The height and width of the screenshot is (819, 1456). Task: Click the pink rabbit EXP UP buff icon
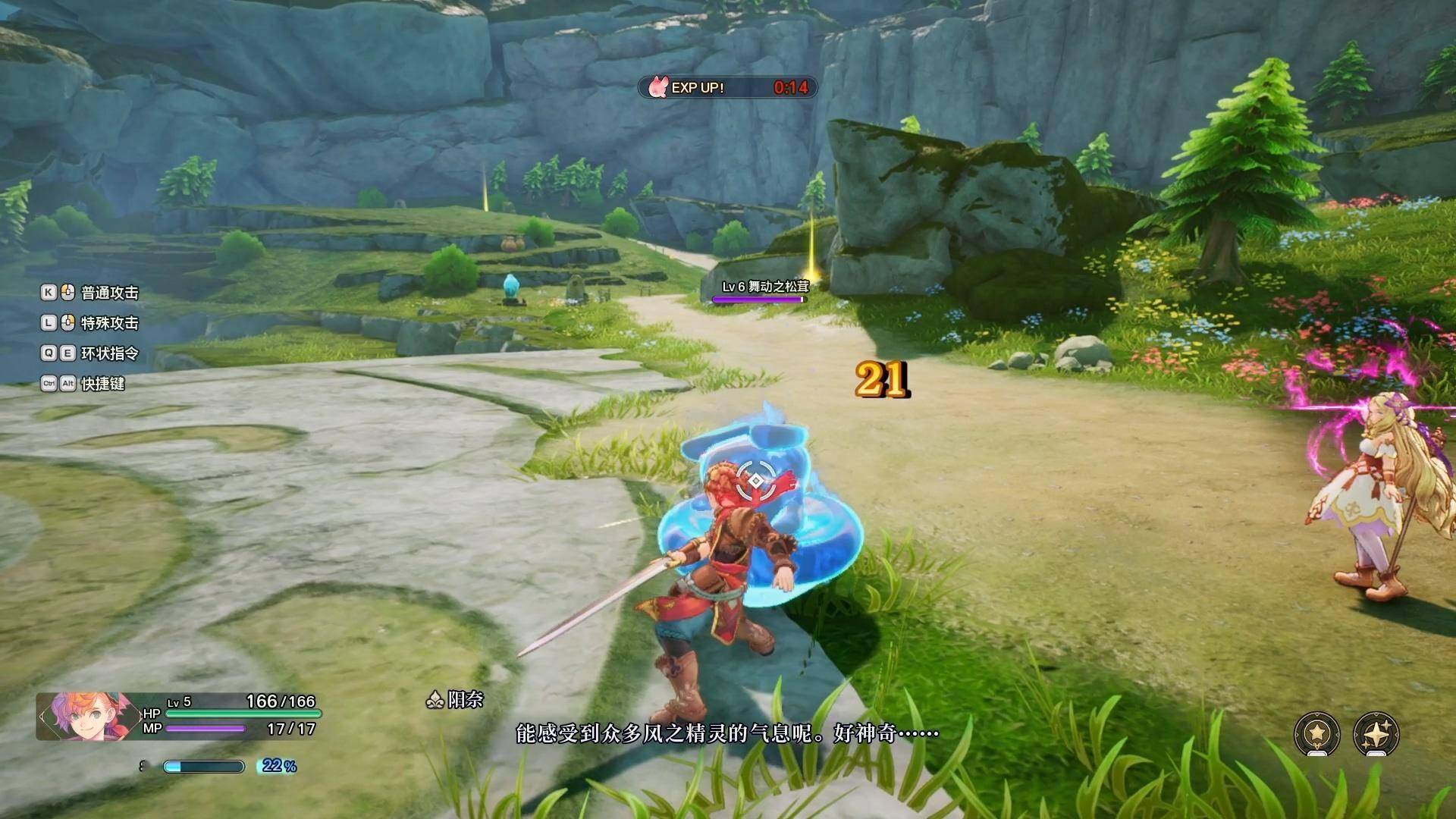tap(658, 88)
